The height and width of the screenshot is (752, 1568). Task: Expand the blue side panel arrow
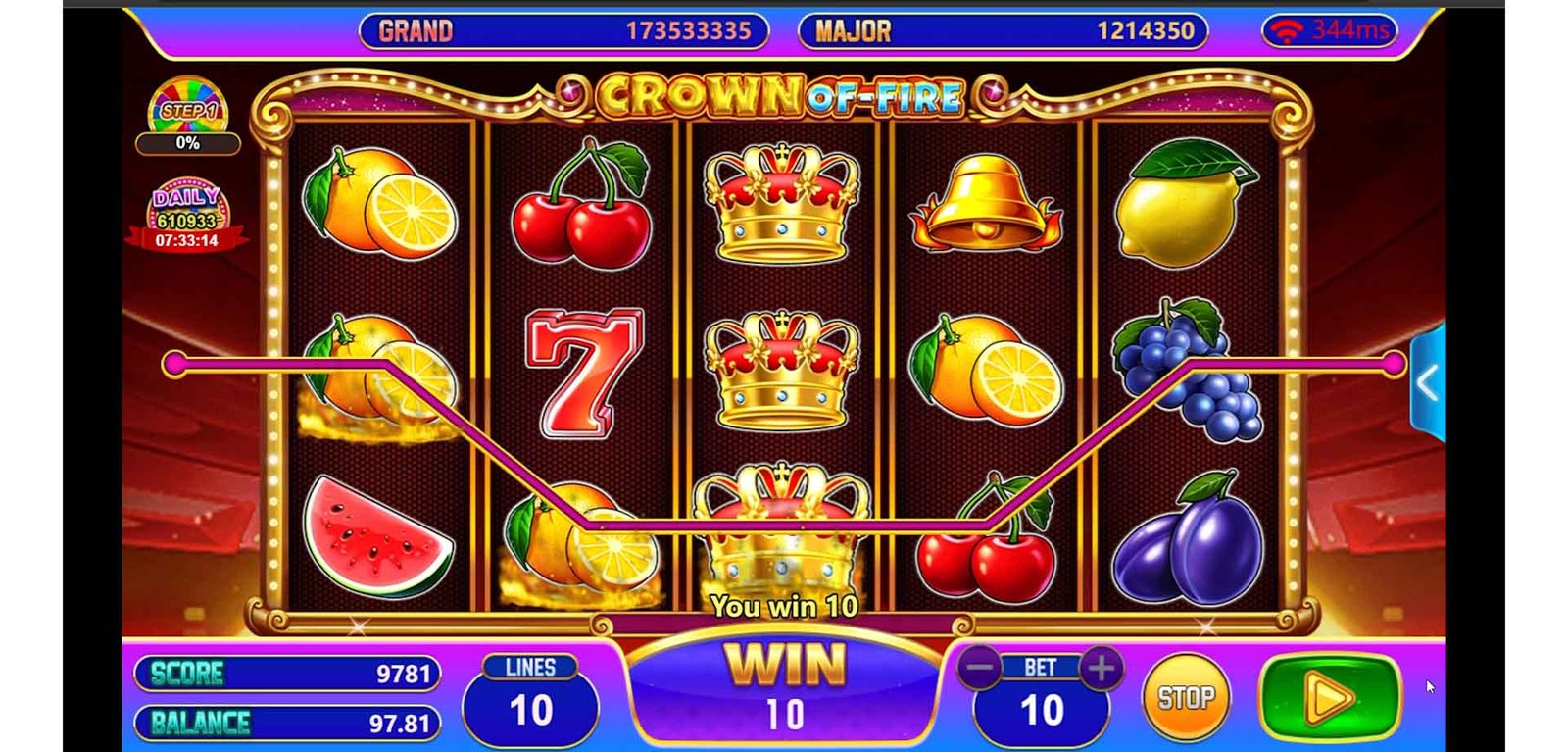[x=1428, y=383]
